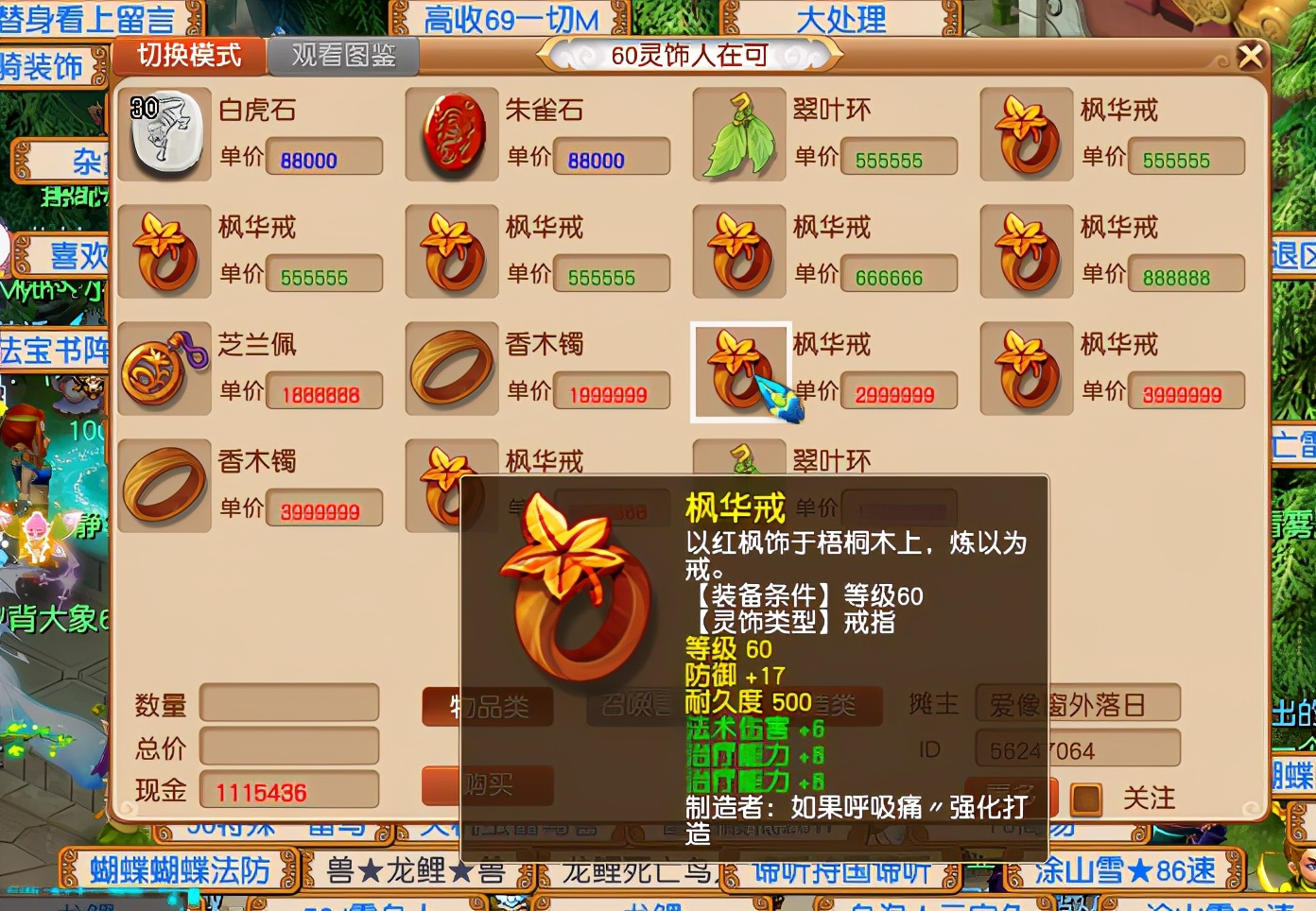This screenshot has width=1316, height=911.
Task: Switch to the 观看图鉴 tab
Action: click(344, 56)
